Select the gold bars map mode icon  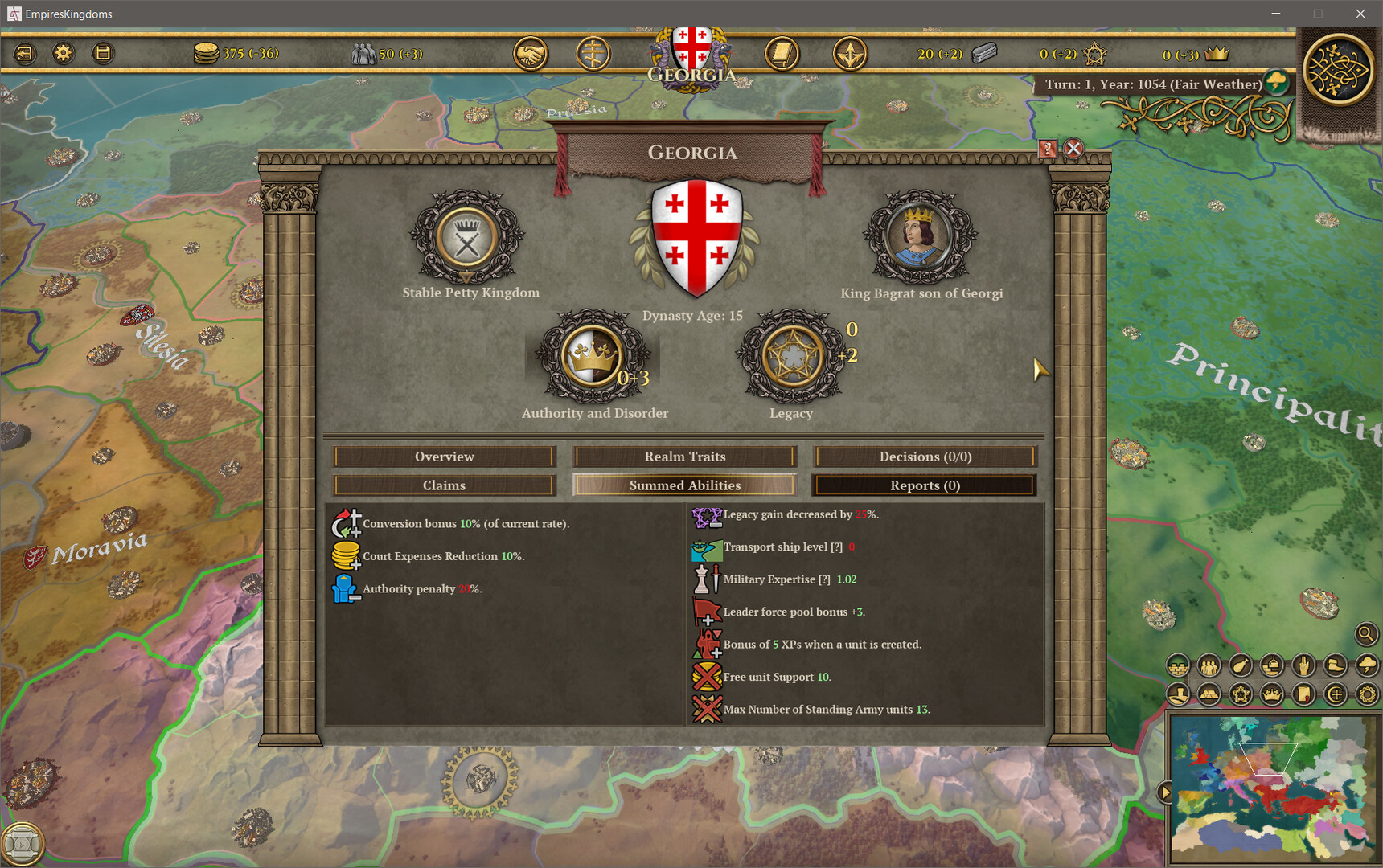click(x=1208, y=694)
